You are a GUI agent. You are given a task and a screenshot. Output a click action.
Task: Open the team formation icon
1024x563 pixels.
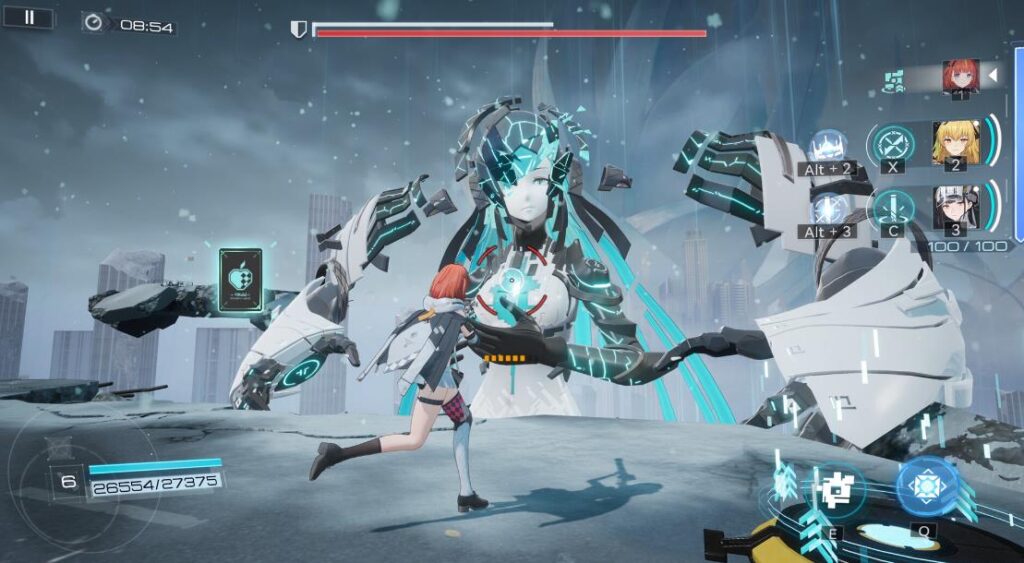pyautogui.click(x=896, y=77)
